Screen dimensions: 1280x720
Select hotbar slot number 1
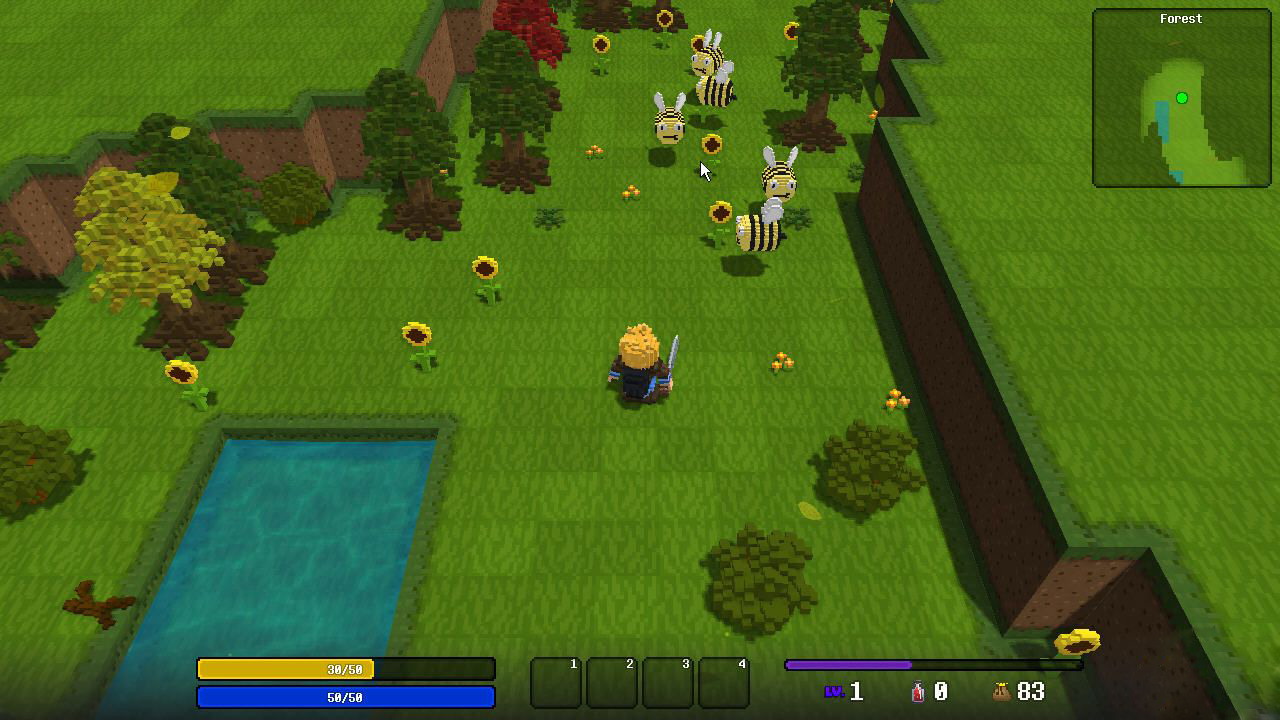pyautogui.click(x=556, y=683)
